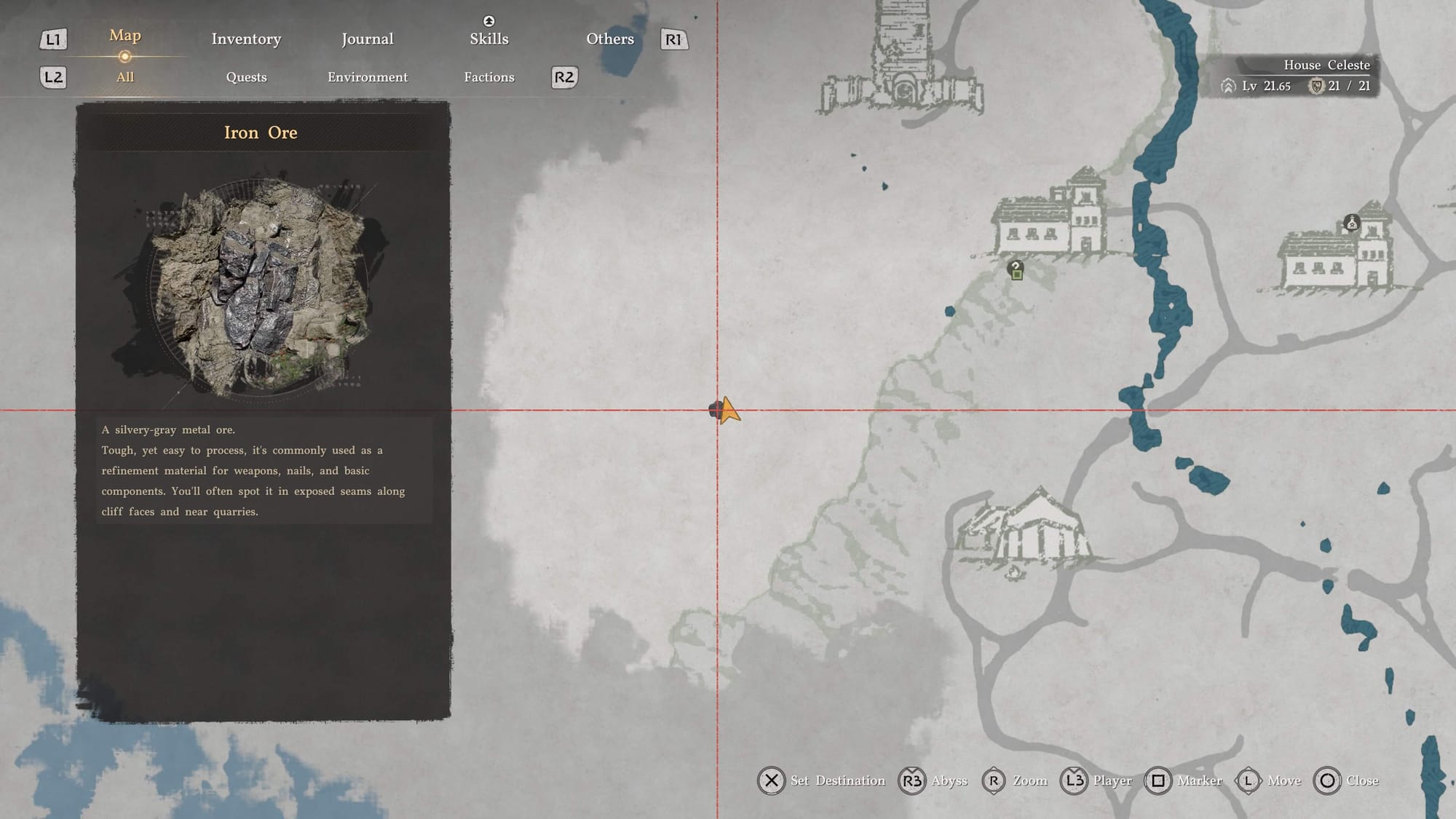Select the All map filter
The height and width of the screenshot is (819, 1456).
pyautogui.click(x=125, y=77)
